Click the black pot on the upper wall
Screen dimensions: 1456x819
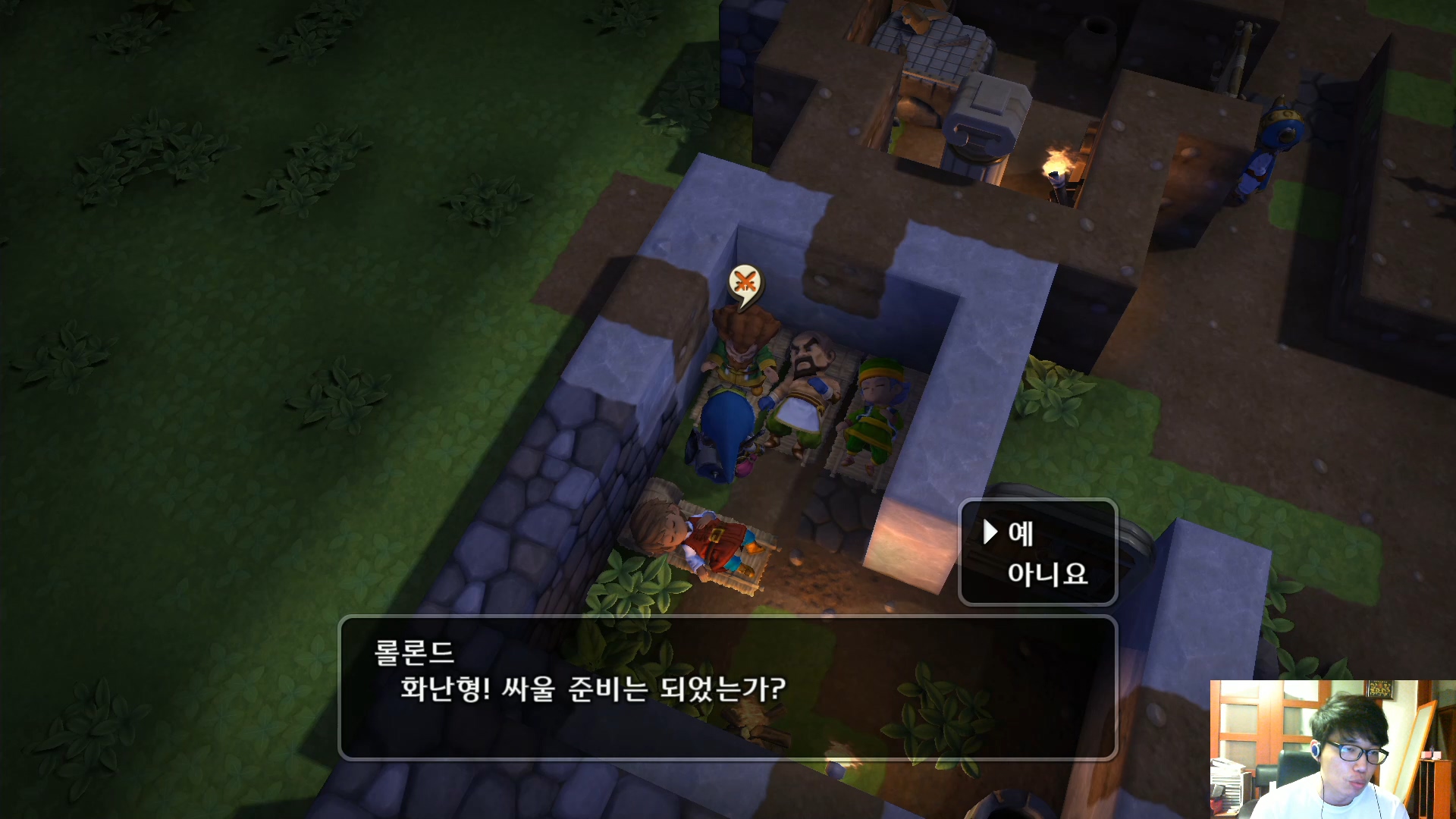tap(1092, 38)
